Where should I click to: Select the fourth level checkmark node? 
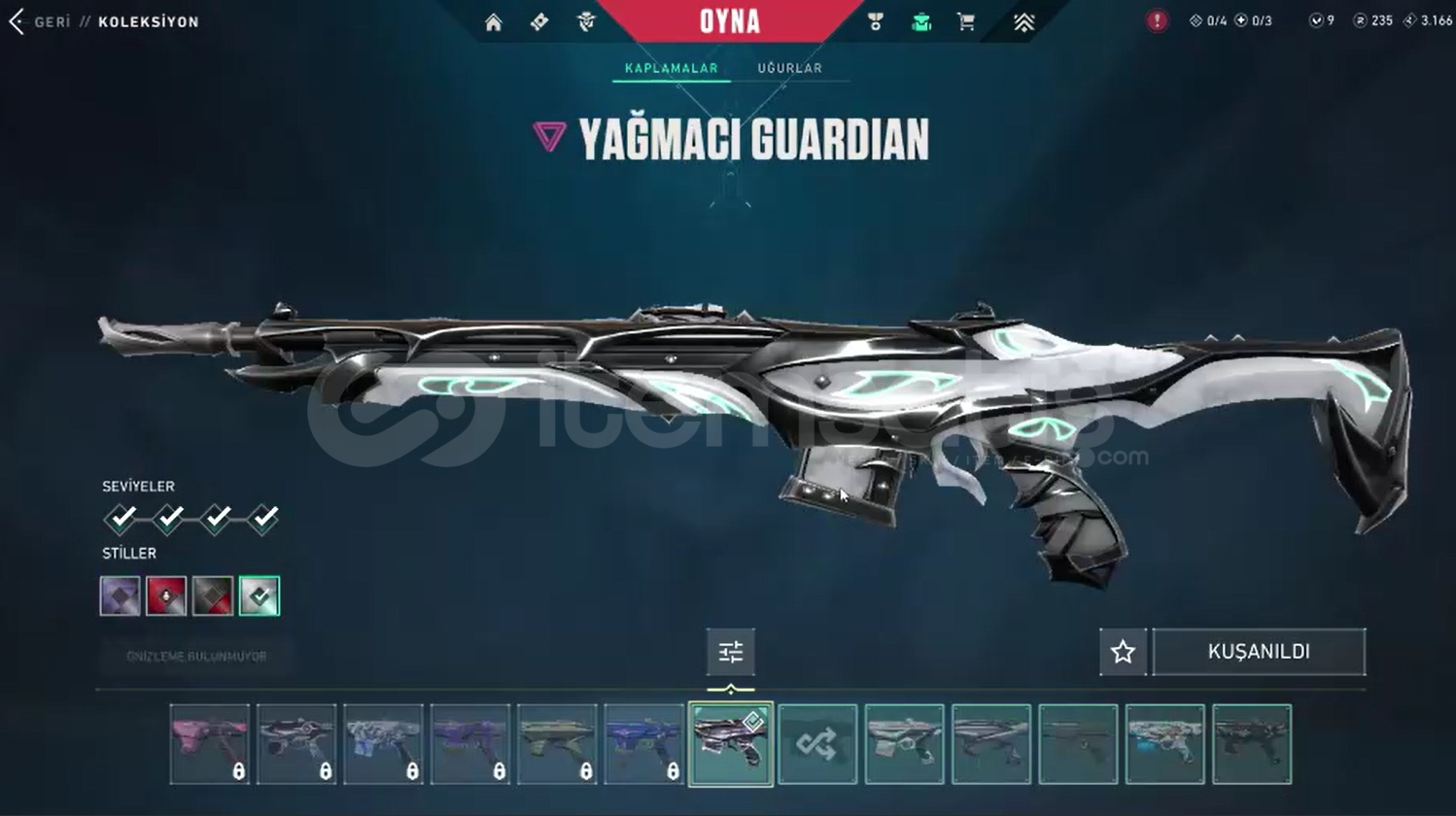pos(262,518)
